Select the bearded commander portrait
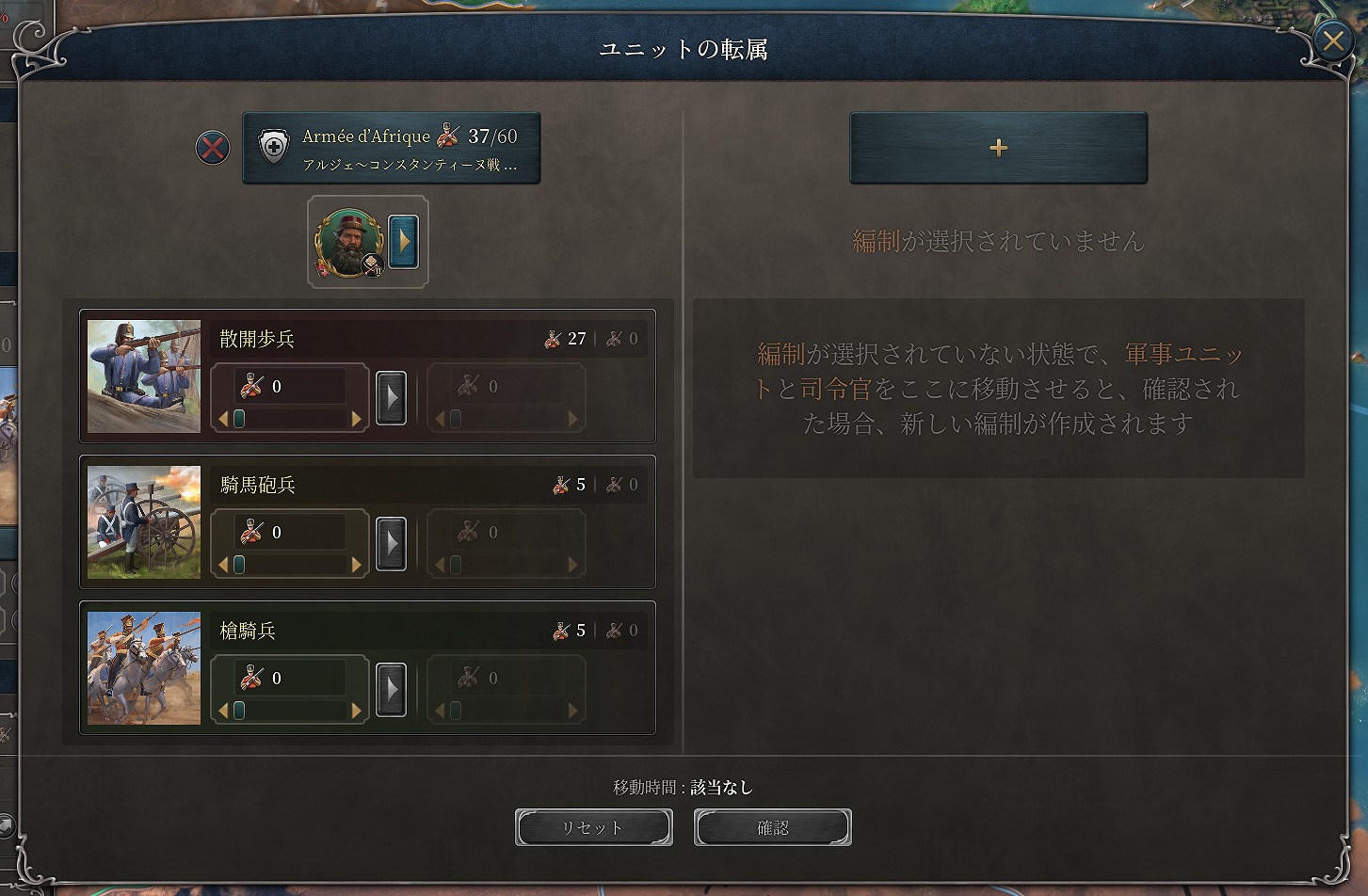The height and width of the screenshot is (896, 1368). pos(346,240)
